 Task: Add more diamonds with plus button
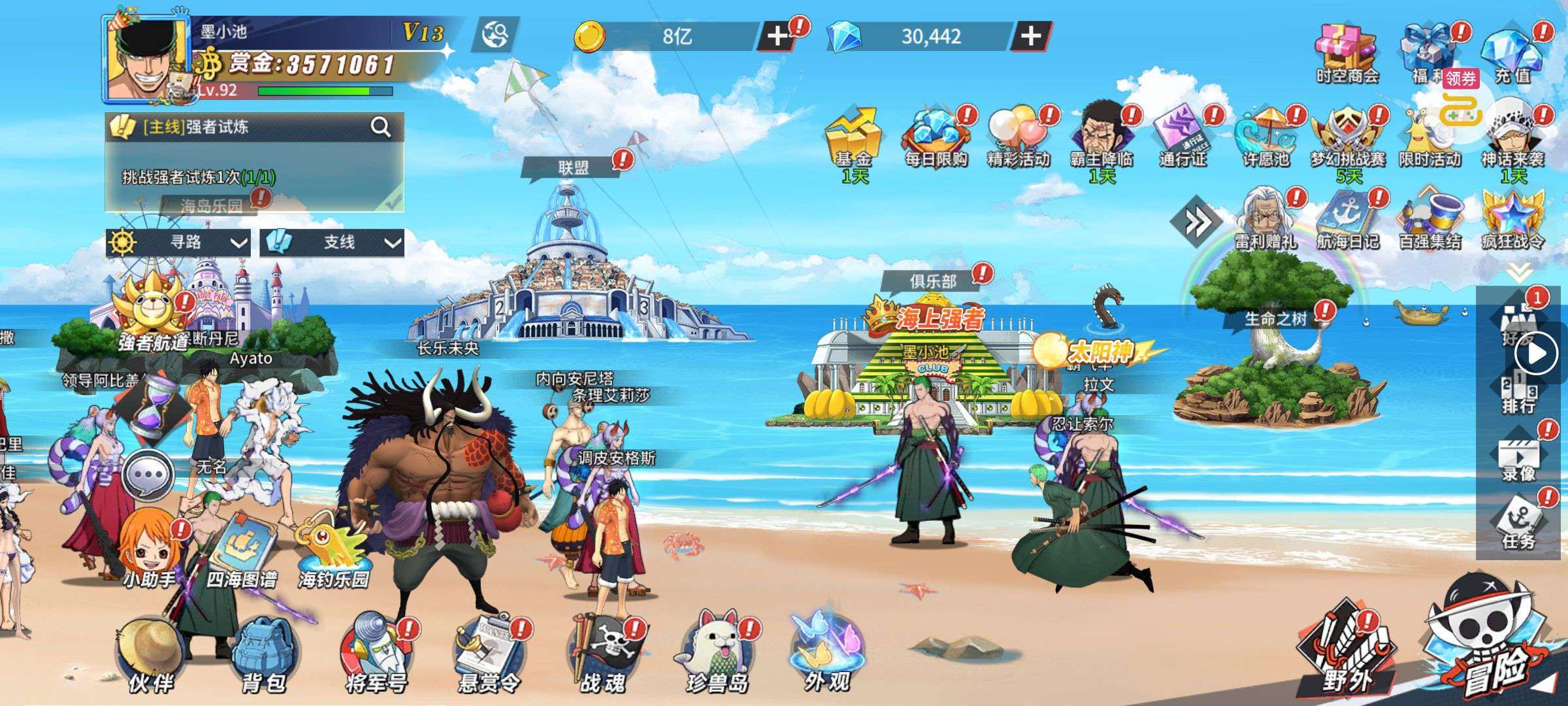click(x=1030, y=36)
